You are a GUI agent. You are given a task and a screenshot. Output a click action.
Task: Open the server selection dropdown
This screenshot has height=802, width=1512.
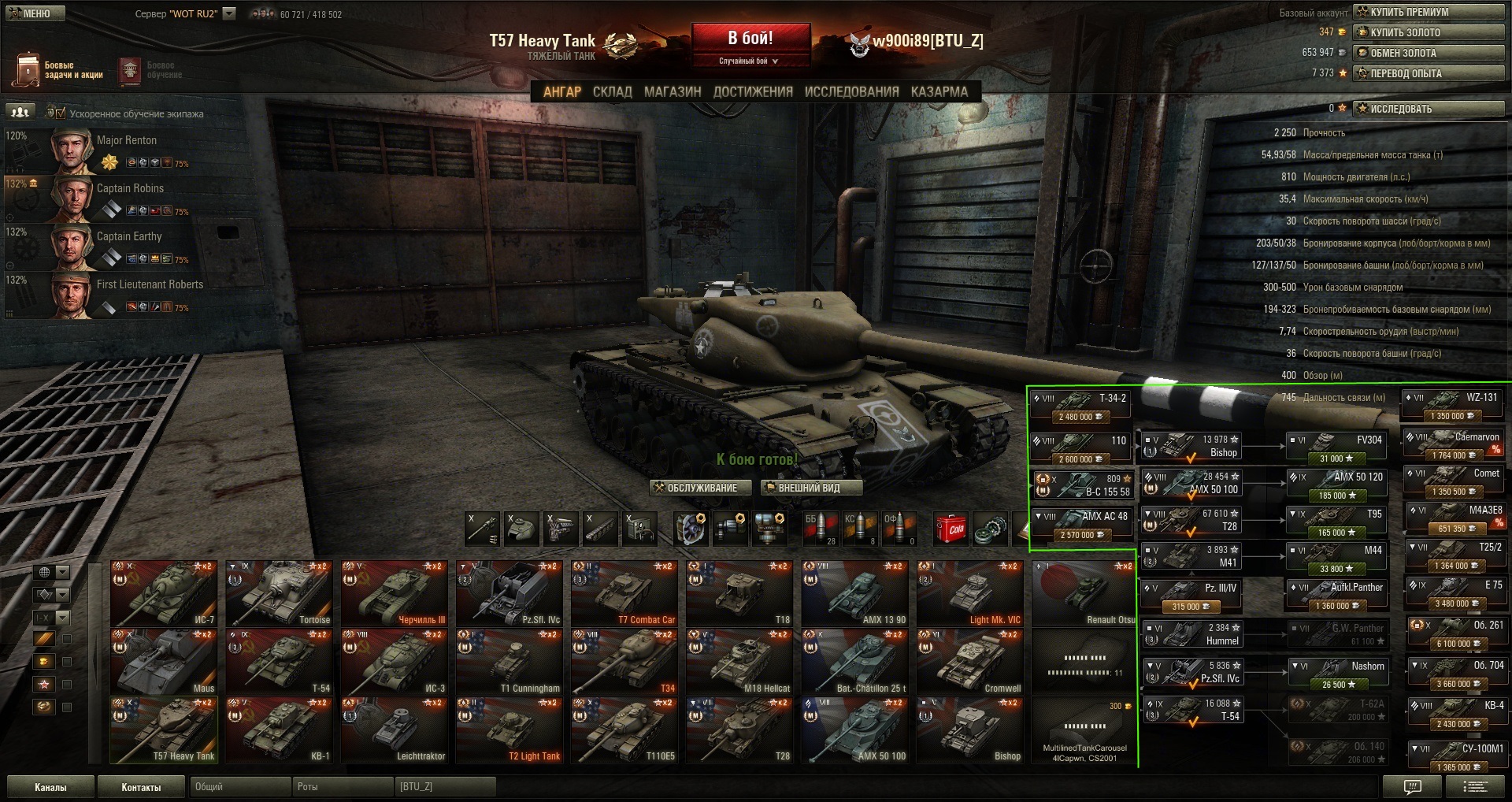pos(229,13)
